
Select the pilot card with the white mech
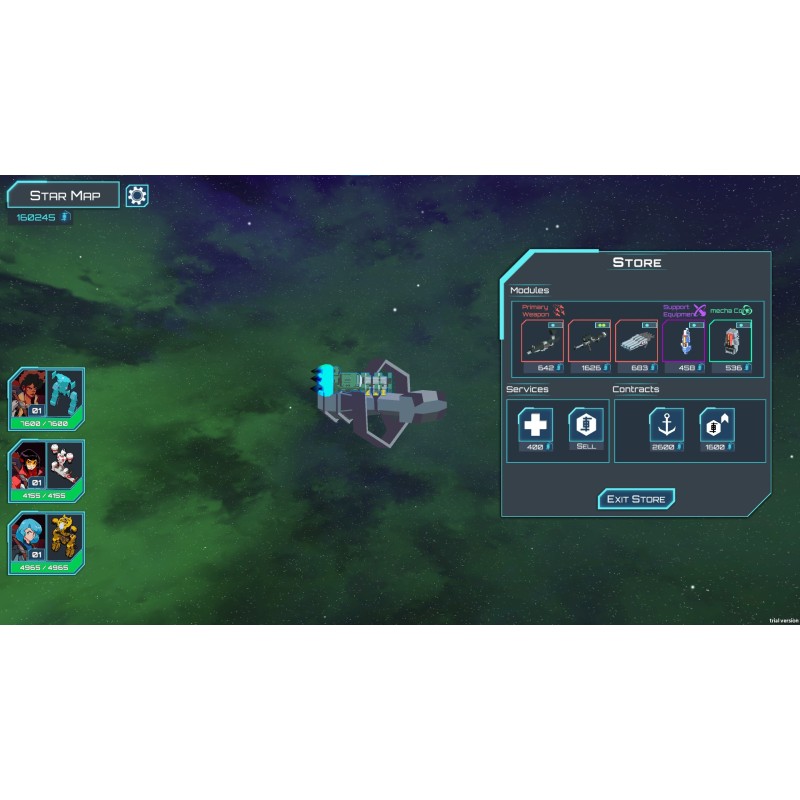[x=47, y=471]
